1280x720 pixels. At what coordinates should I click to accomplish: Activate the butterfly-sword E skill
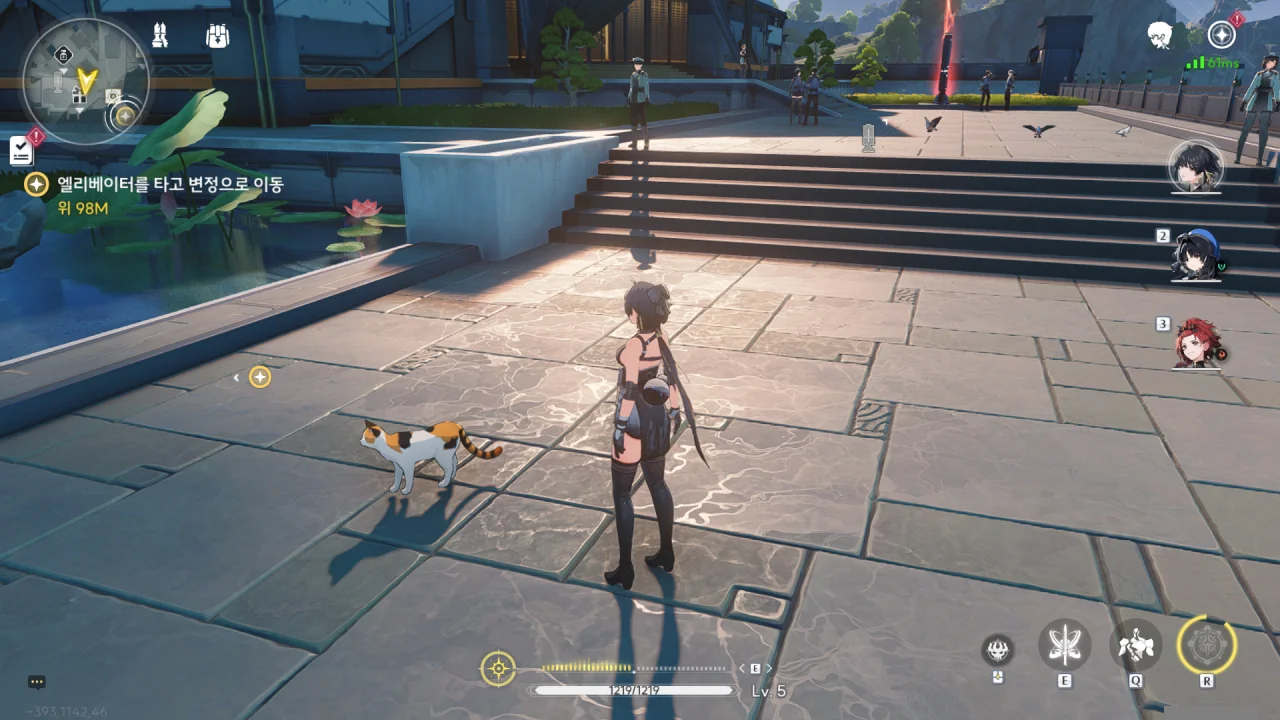click(x=1064, y=645)
